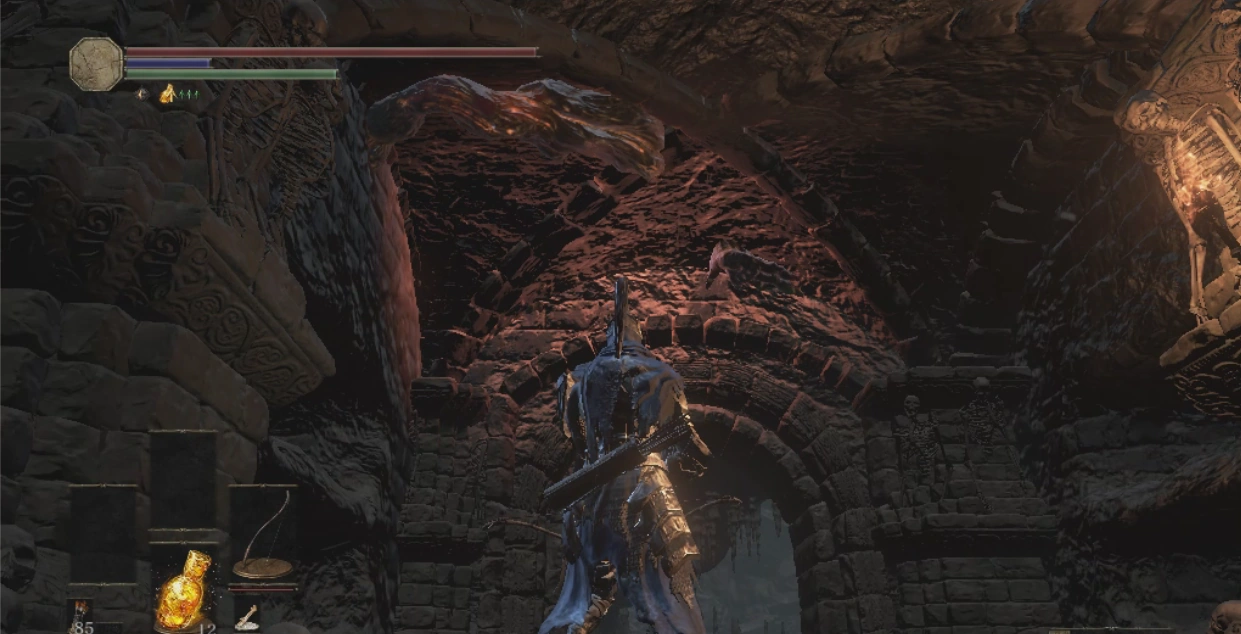Click the golden buff status icon
Viewport: 1241px width, 634px height.
click(168, 94)
